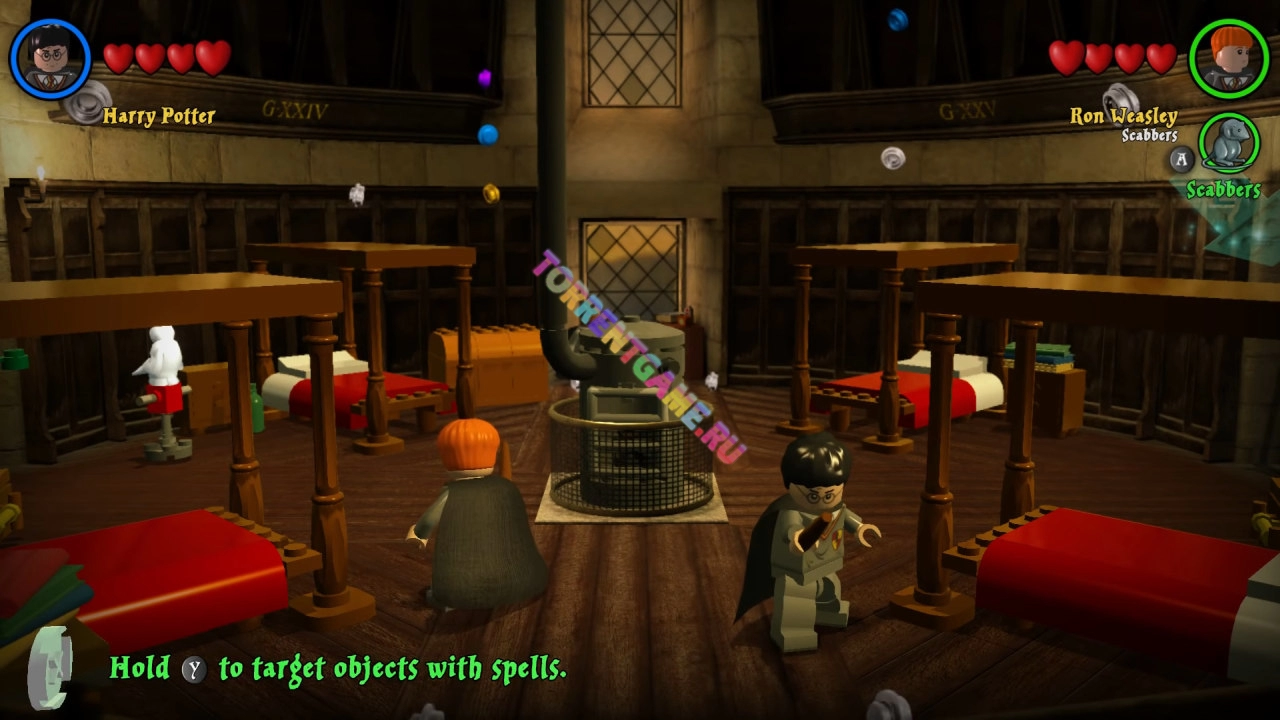Screen dimensions: 1280x720
Task: Choose the Scabbers rat icon
Action: (1229, 144)
